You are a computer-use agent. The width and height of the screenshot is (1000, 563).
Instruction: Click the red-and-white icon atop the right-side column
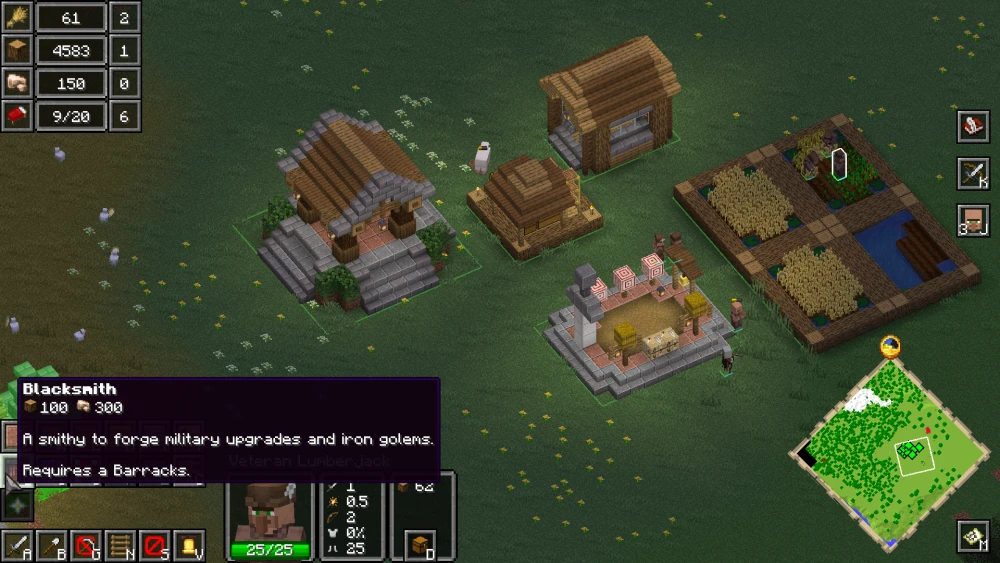coord(972,127)
